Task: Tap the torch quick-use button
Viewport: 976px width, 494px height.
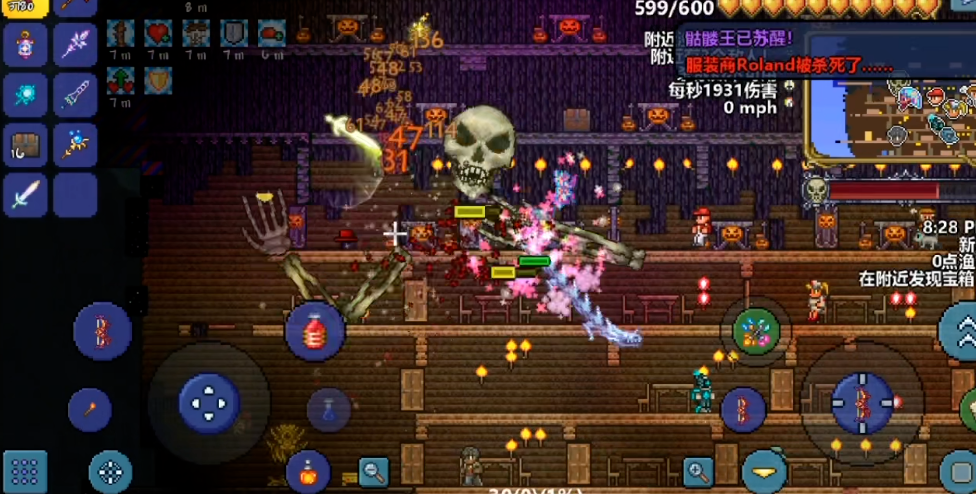Action: [89, 408]
